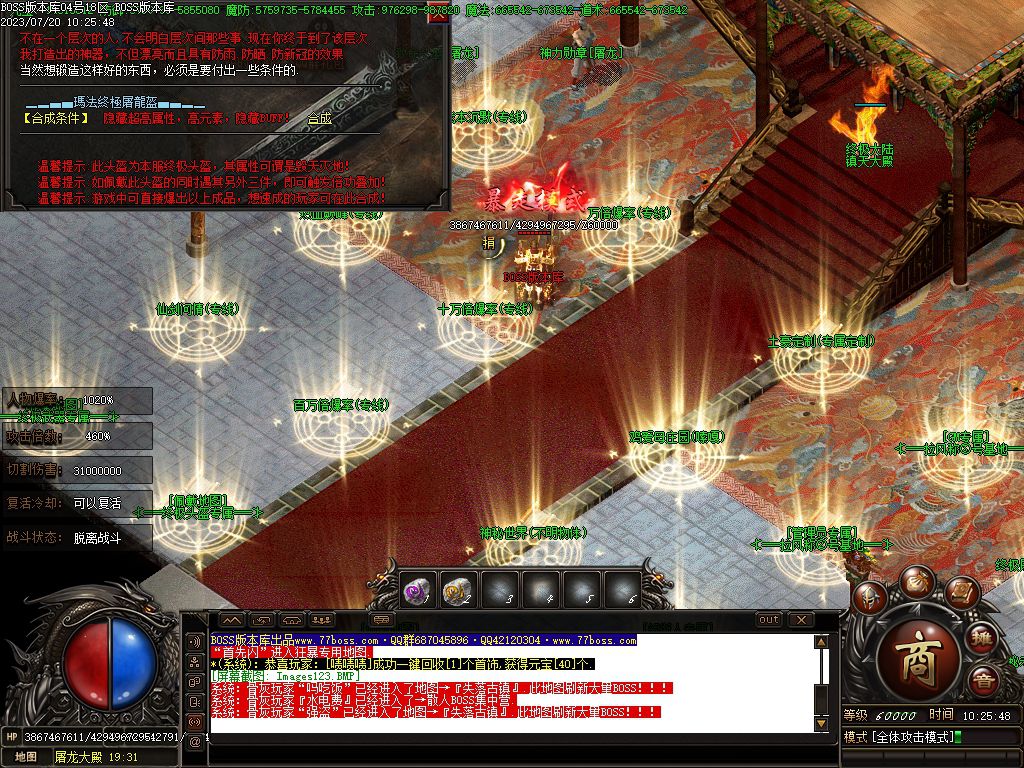Click the 'out' button above the chat

pos(769,620)
